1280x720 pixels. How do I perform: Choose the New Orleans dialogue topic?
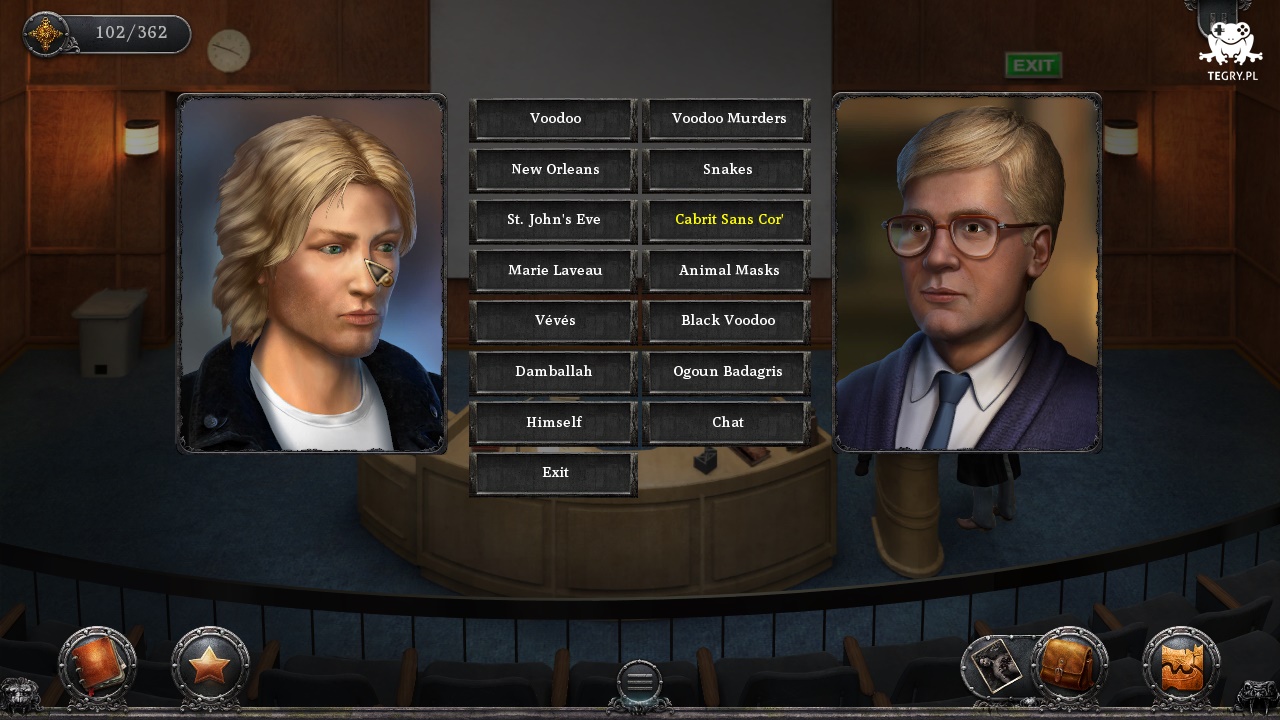click(x=553, y=170)
